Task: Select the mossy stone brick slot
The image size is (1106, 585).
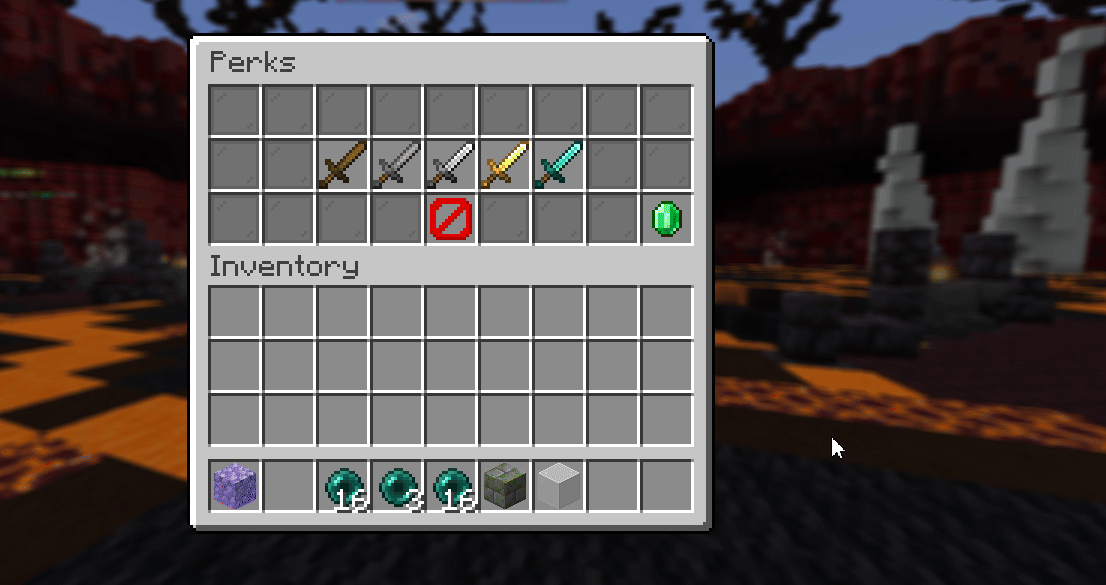Action: [505, 487]
